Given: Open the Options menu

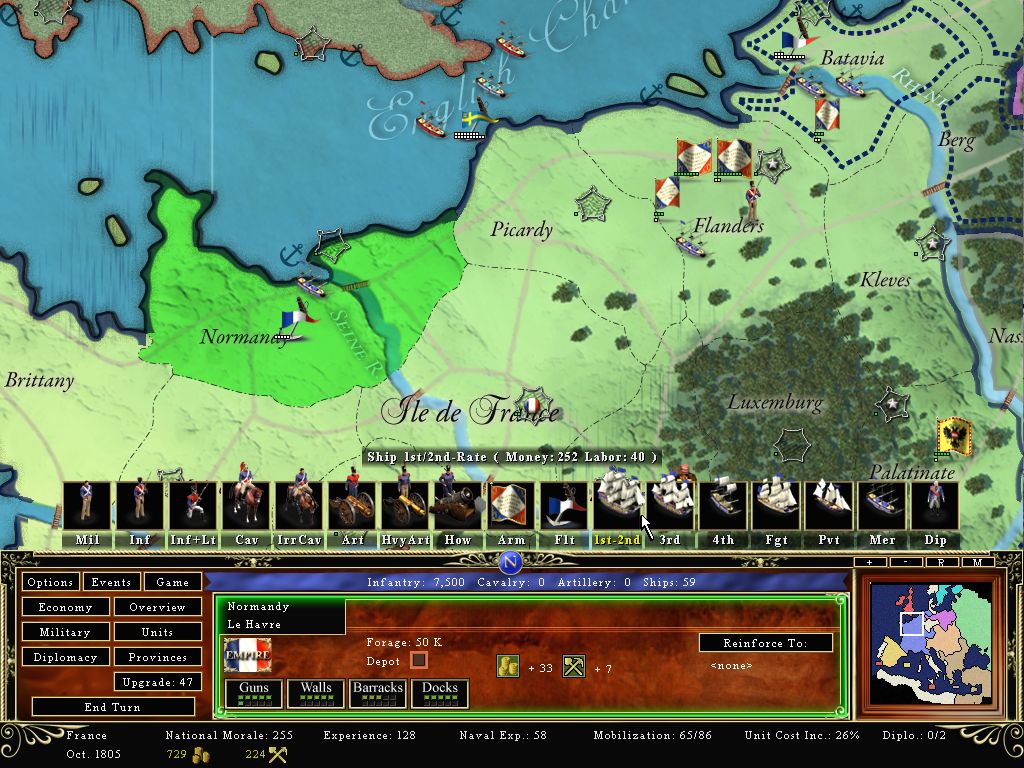Looking at the screenshot, I should click(50, 582).
